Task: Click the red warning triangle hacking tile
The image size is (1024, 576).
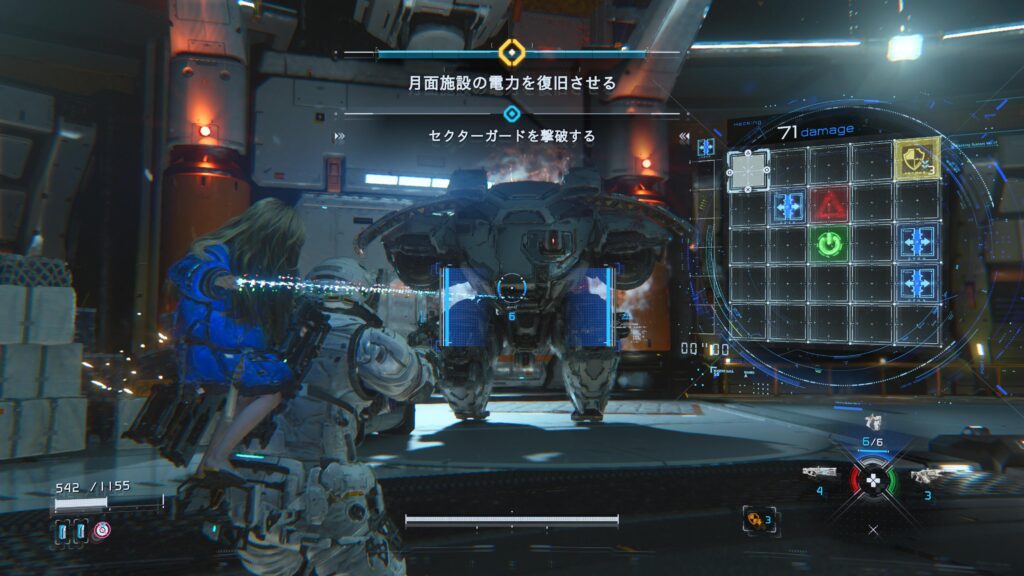Action: click(830, 205)
